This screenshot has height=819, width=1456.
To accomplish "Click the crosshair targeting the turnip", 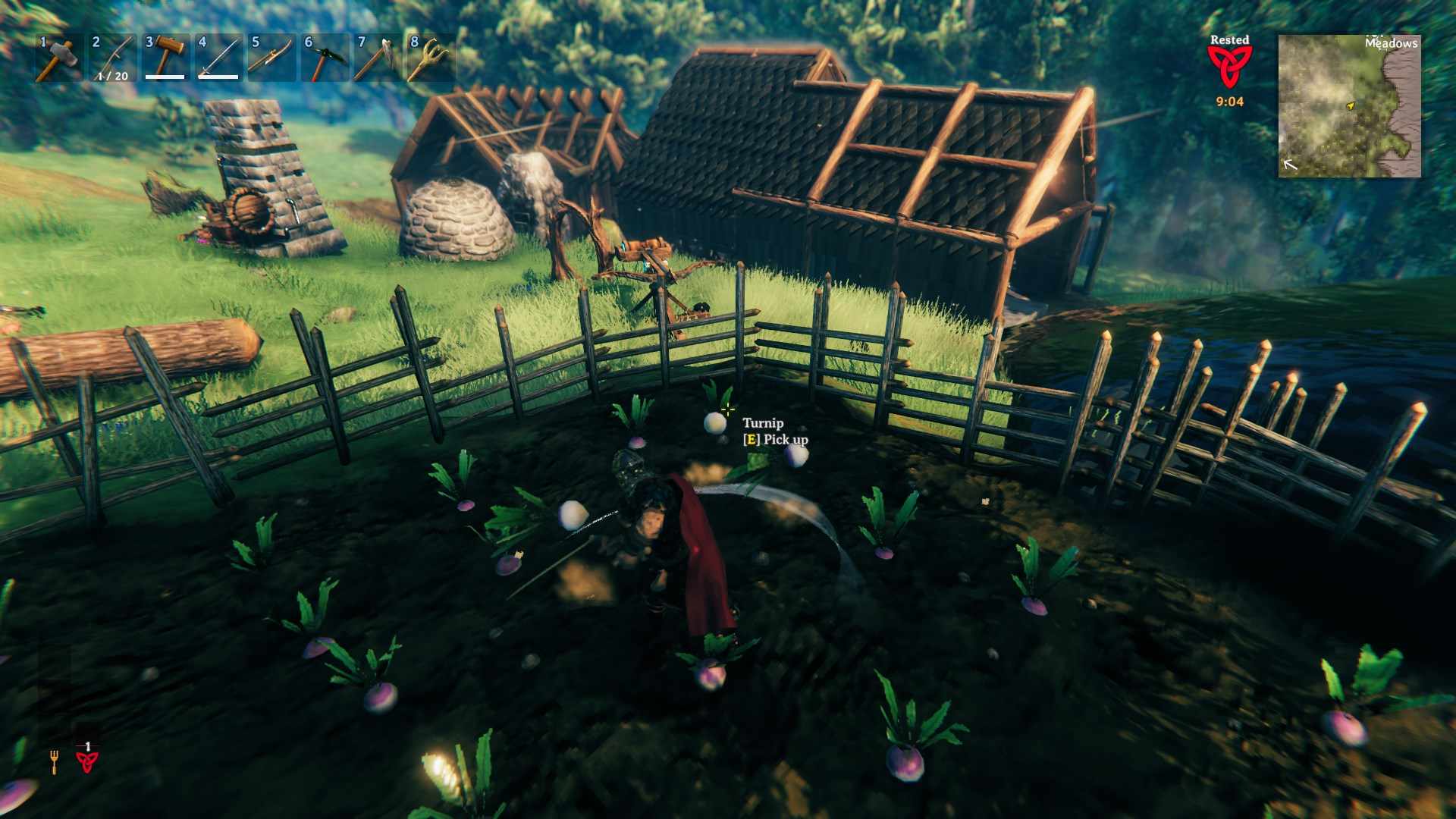I will coord(728,411).
